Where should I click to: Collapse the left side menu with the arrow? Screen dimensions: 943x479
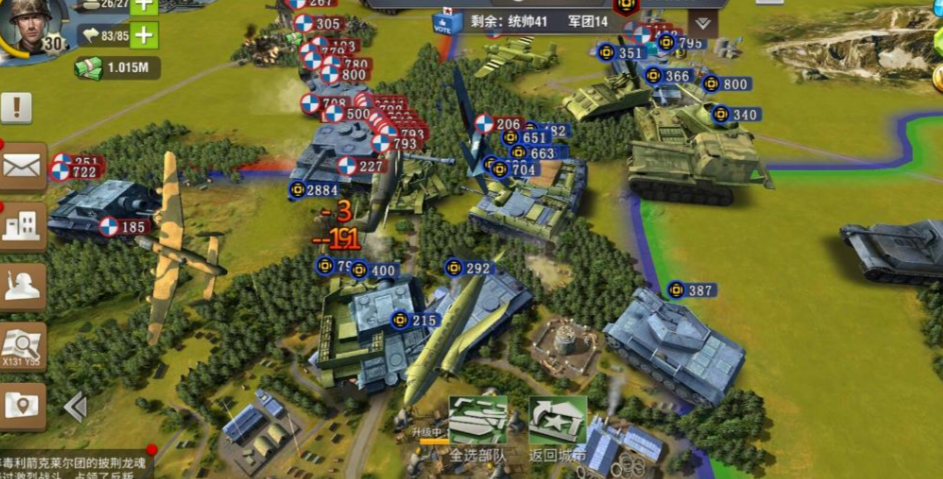click(x=75, y=406)
